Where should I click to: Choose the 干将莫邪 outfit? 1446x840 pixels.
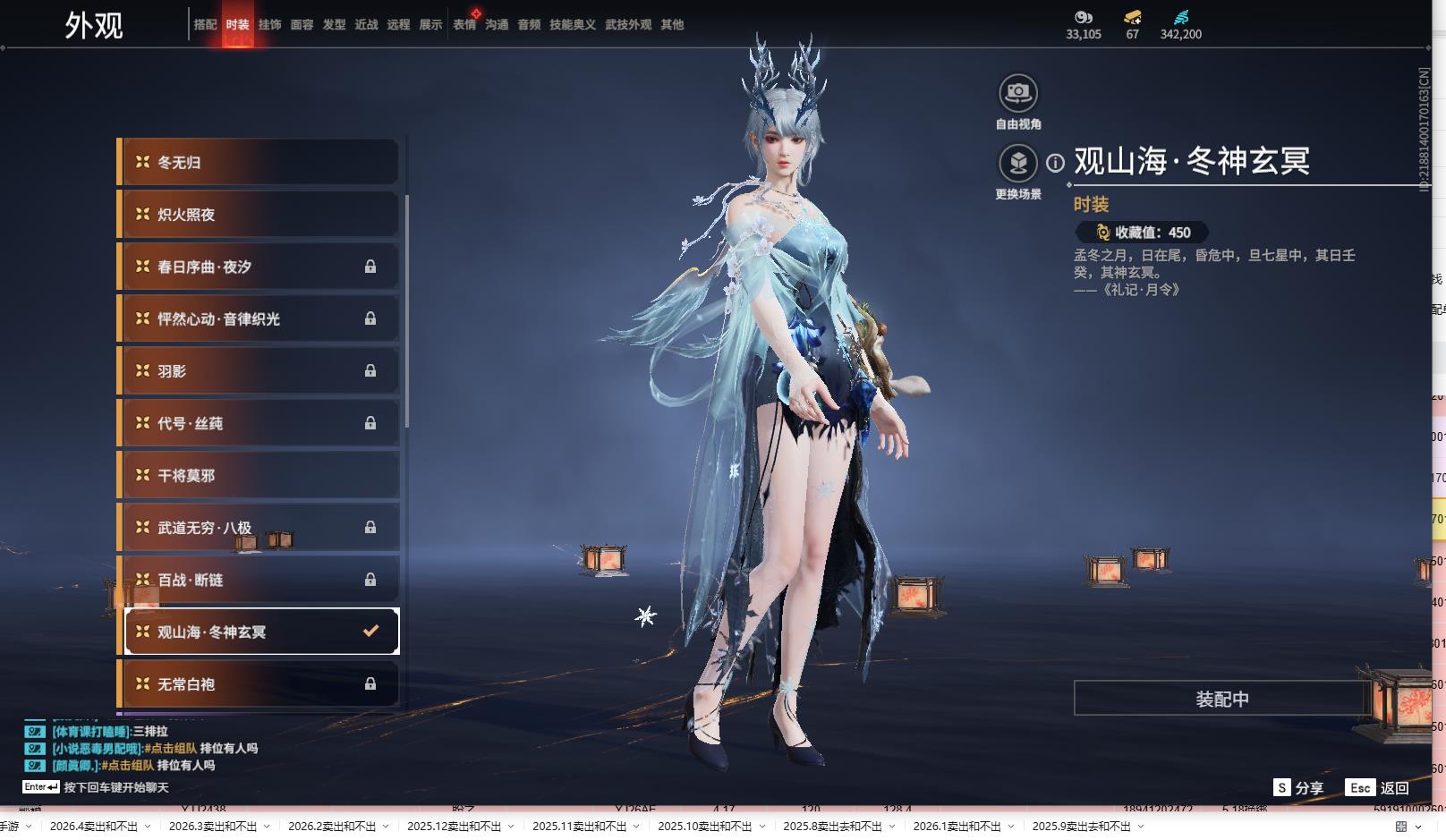coord(259,476)
